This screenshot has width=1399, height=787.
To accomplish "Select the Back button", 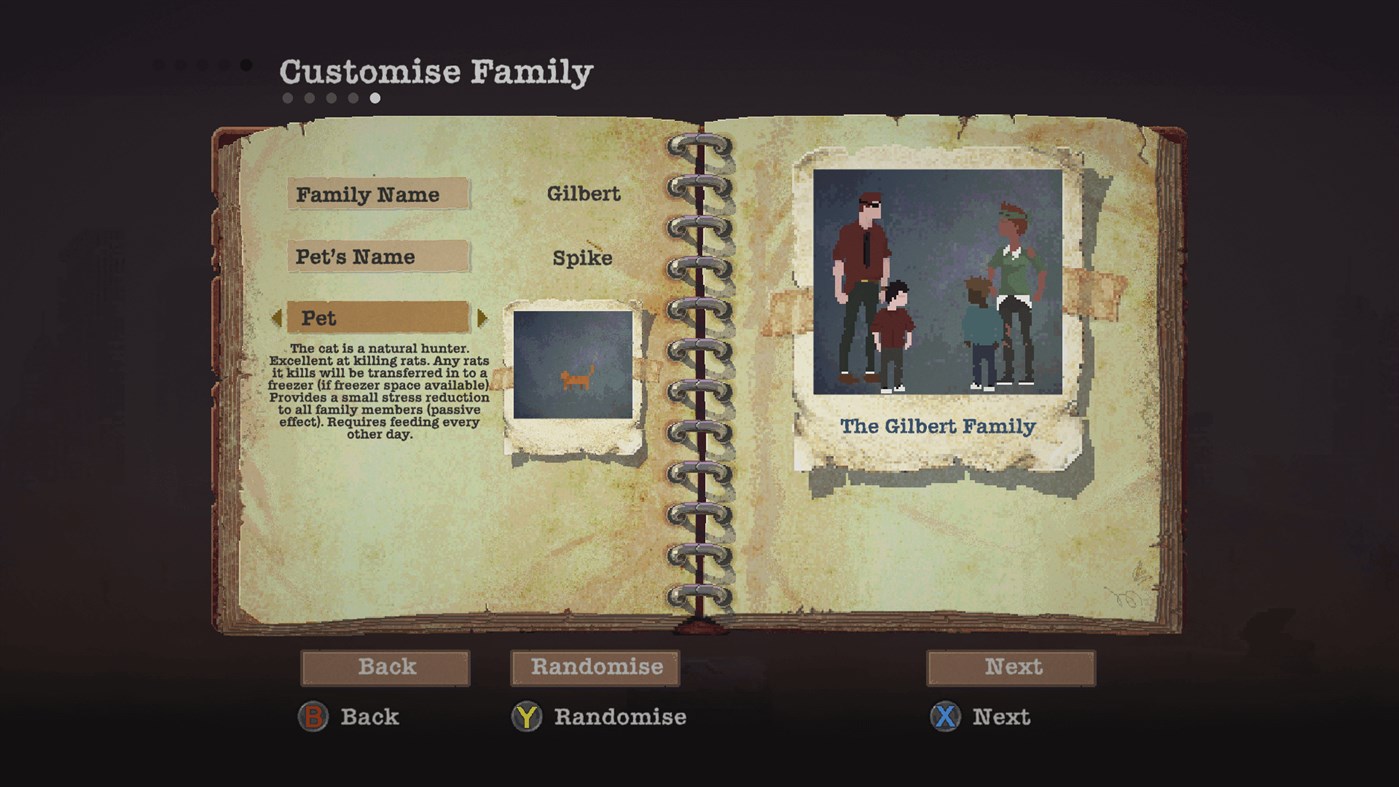I will [386, 667].
